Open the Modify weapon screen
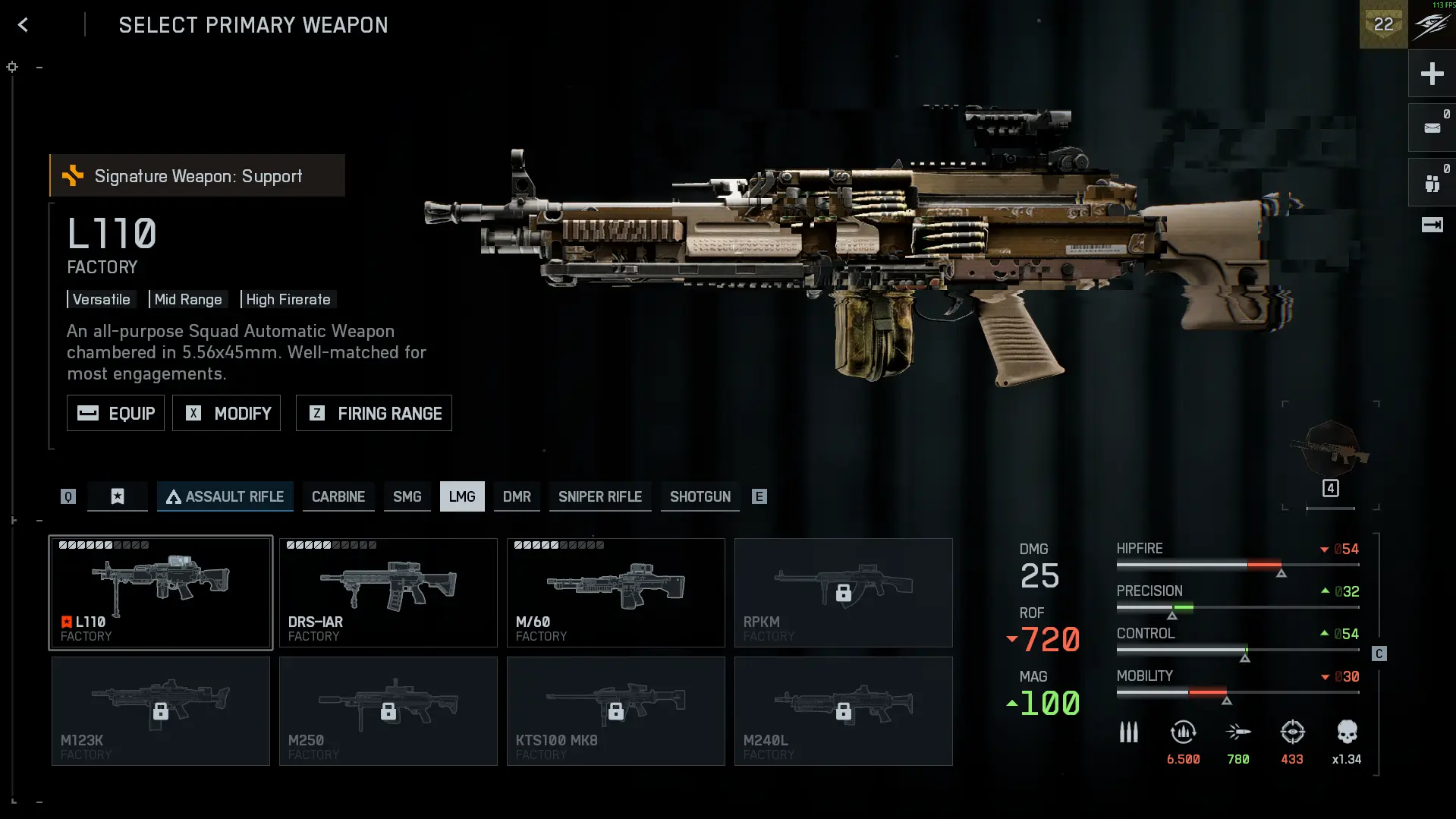1456x819 pixels. [226, 413]
